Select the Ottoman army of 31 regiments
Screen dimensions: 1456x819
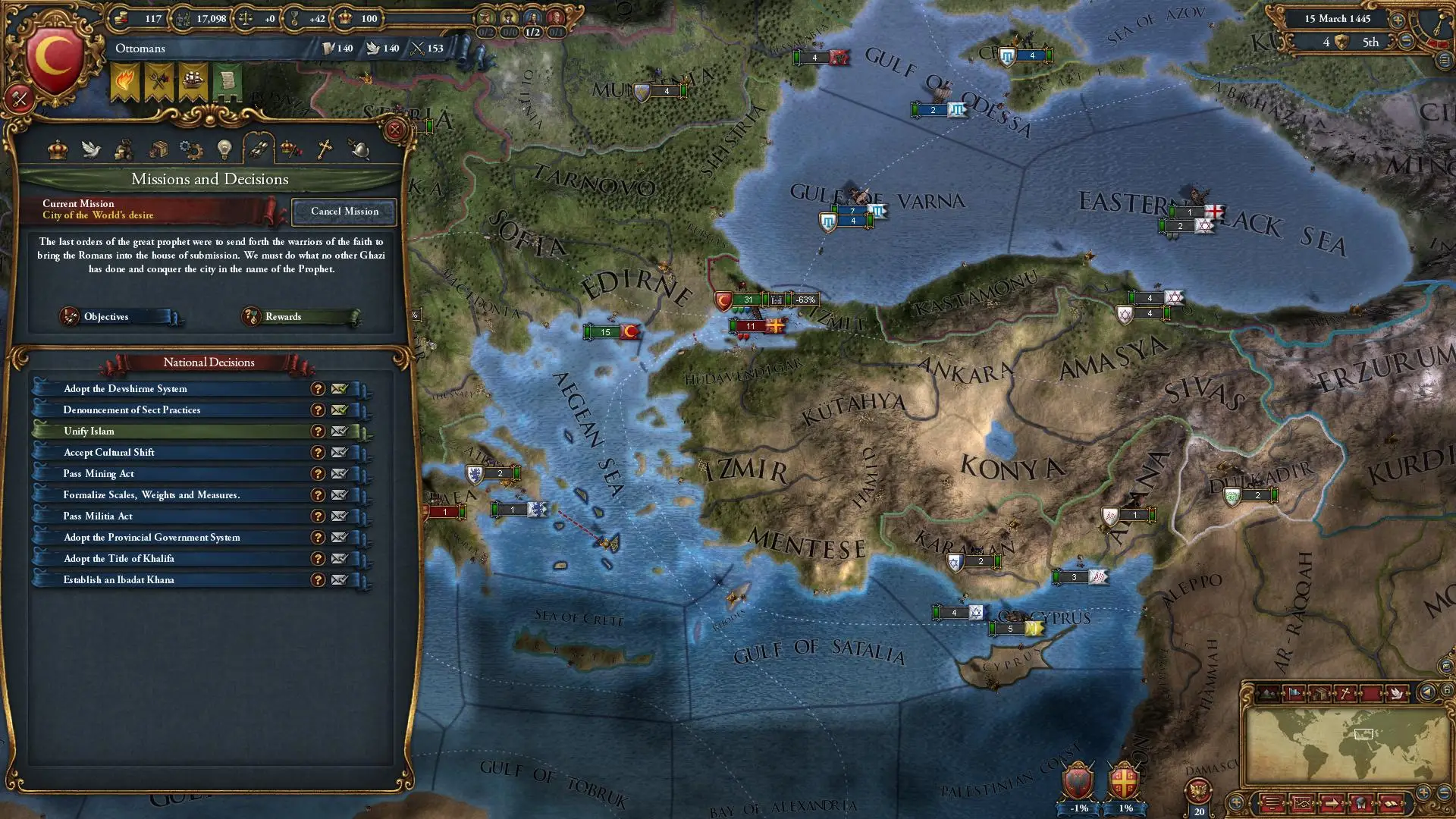point(746,300)
